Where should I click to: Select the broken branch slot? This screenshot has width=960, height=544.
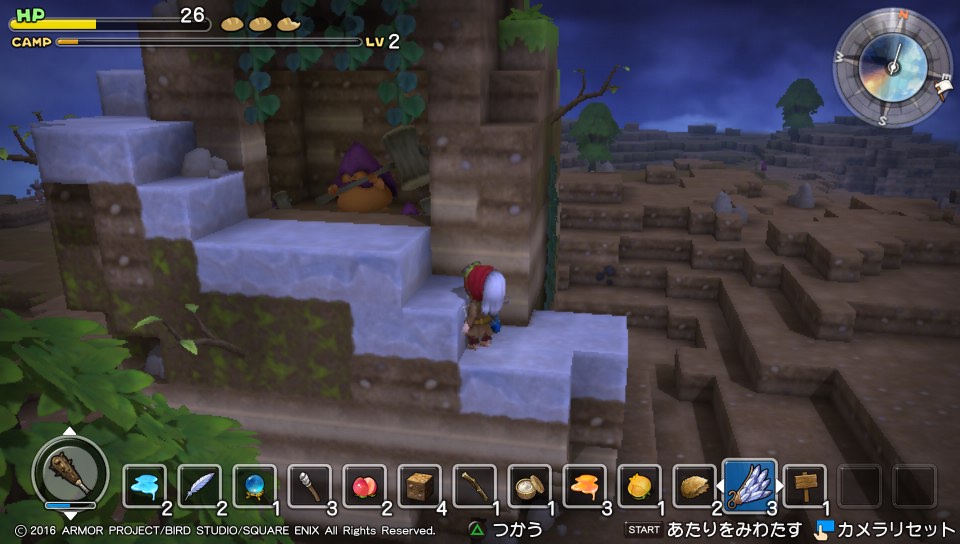(x=475, y=487)
